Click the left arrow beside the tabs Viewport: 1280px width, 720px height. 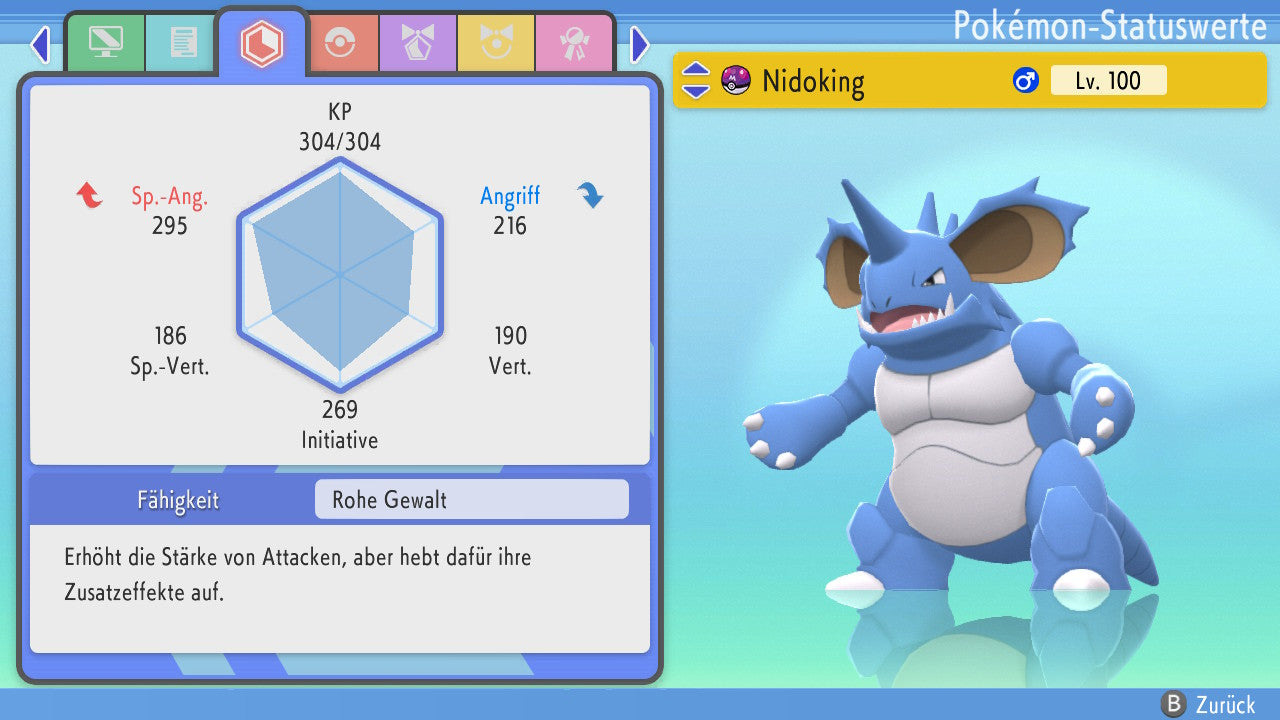[x=40, y=44]
